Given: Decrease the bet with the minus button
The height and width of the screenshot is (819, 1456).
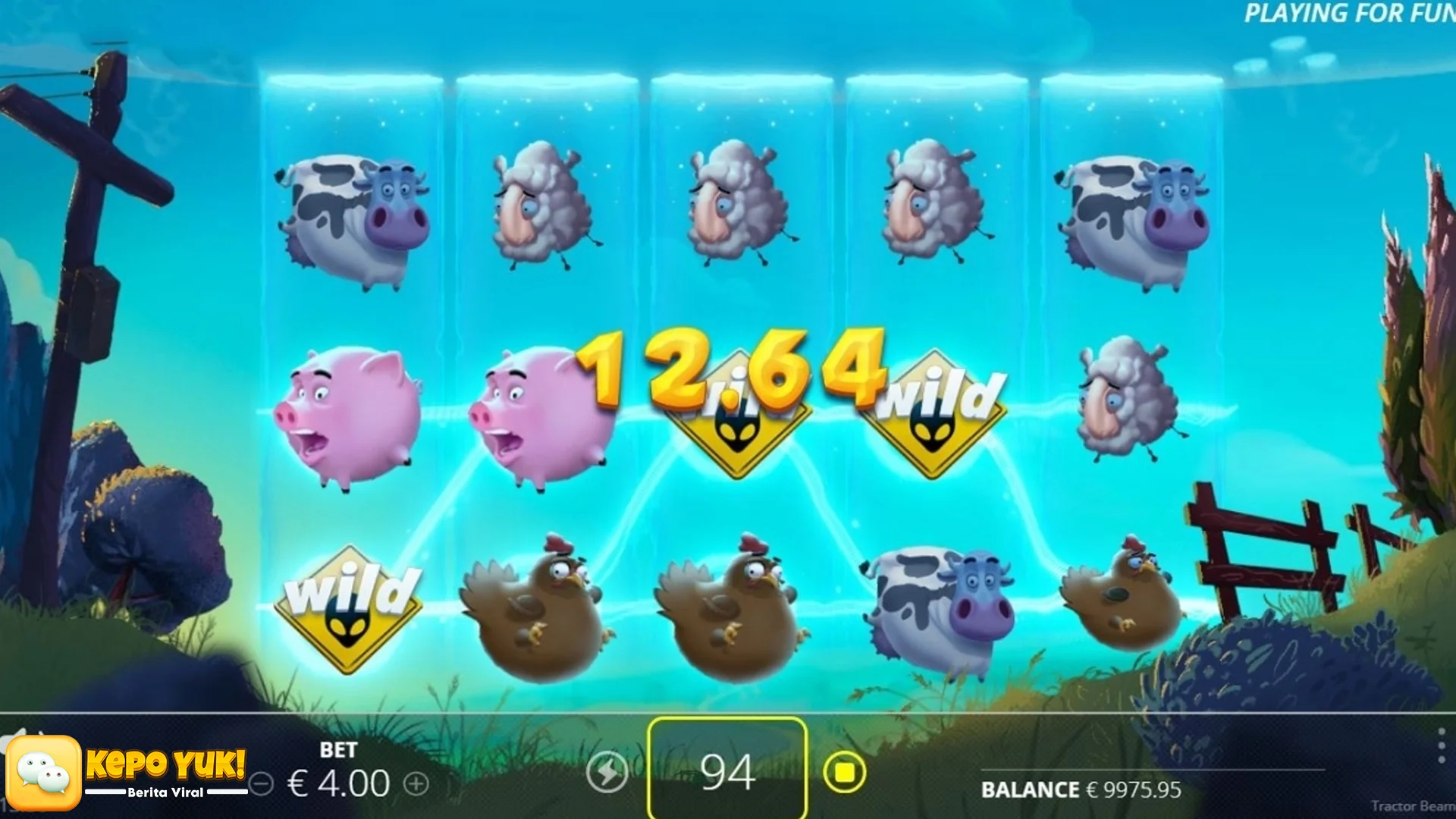Looking at the screenshot, I should click(x=262, y=783).
